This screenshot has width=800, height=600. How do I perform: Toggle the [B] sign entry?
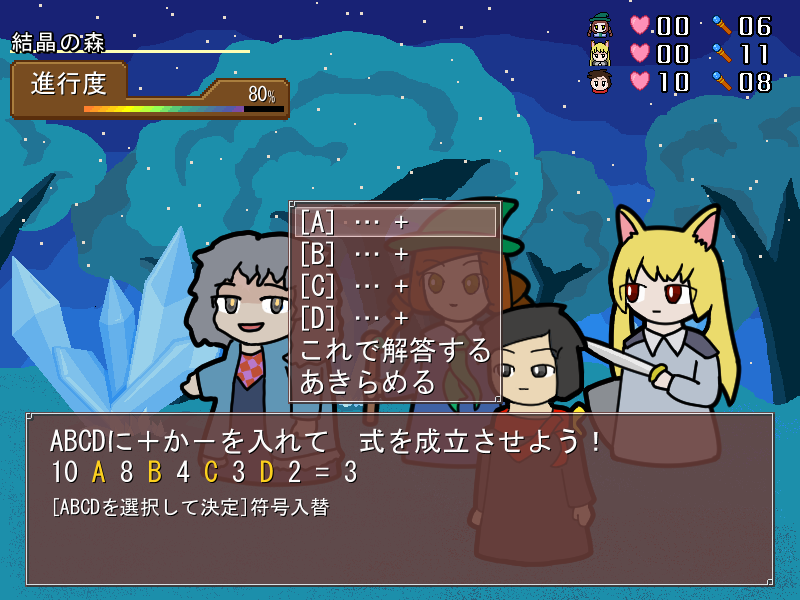click(394, 254)
